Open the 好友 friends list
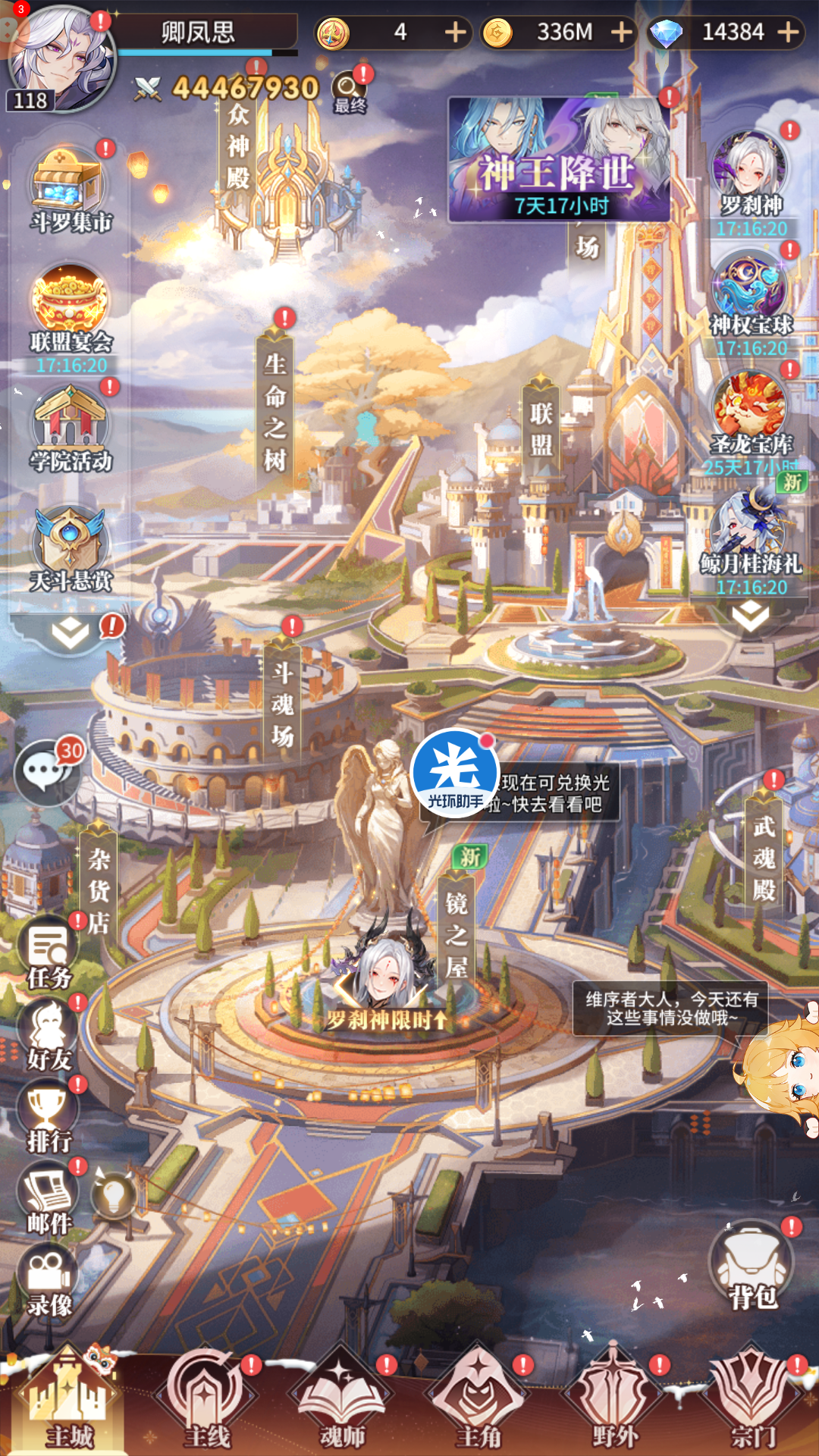The height and width of the screenshot is (1456, 819). click(49, 1036)
